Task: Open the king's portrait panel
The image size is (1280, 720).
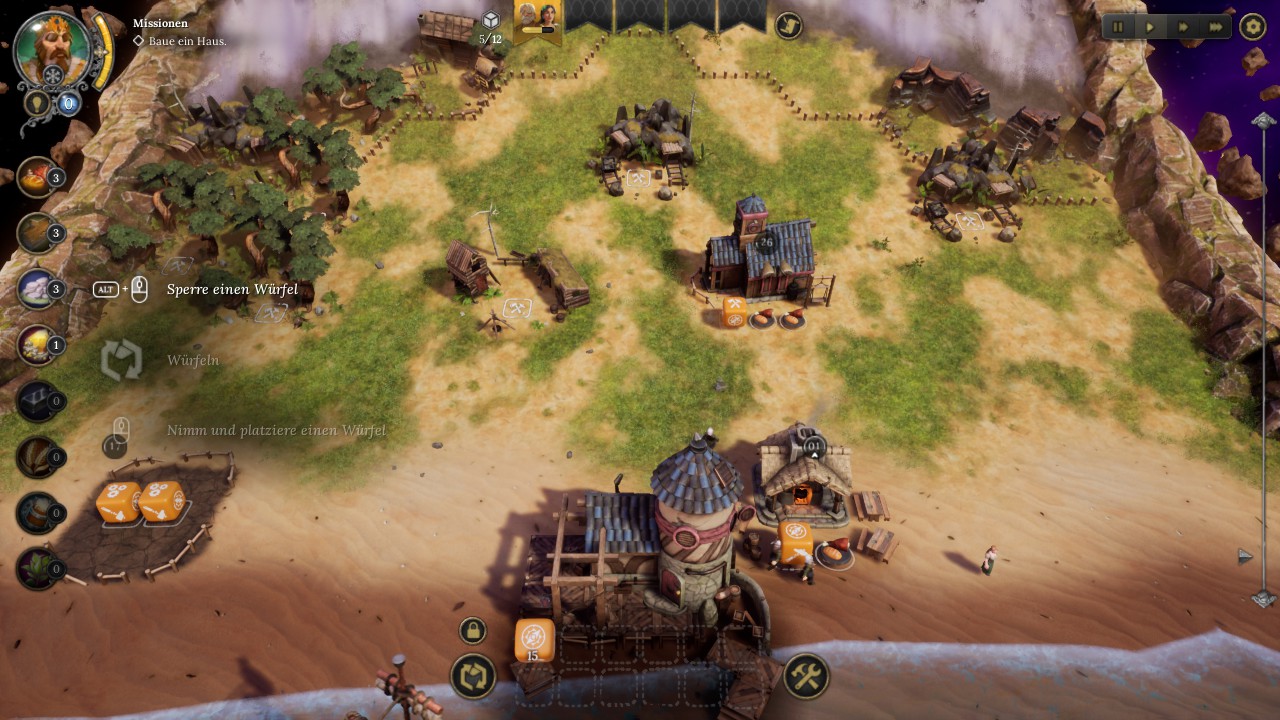Action: 52,46
